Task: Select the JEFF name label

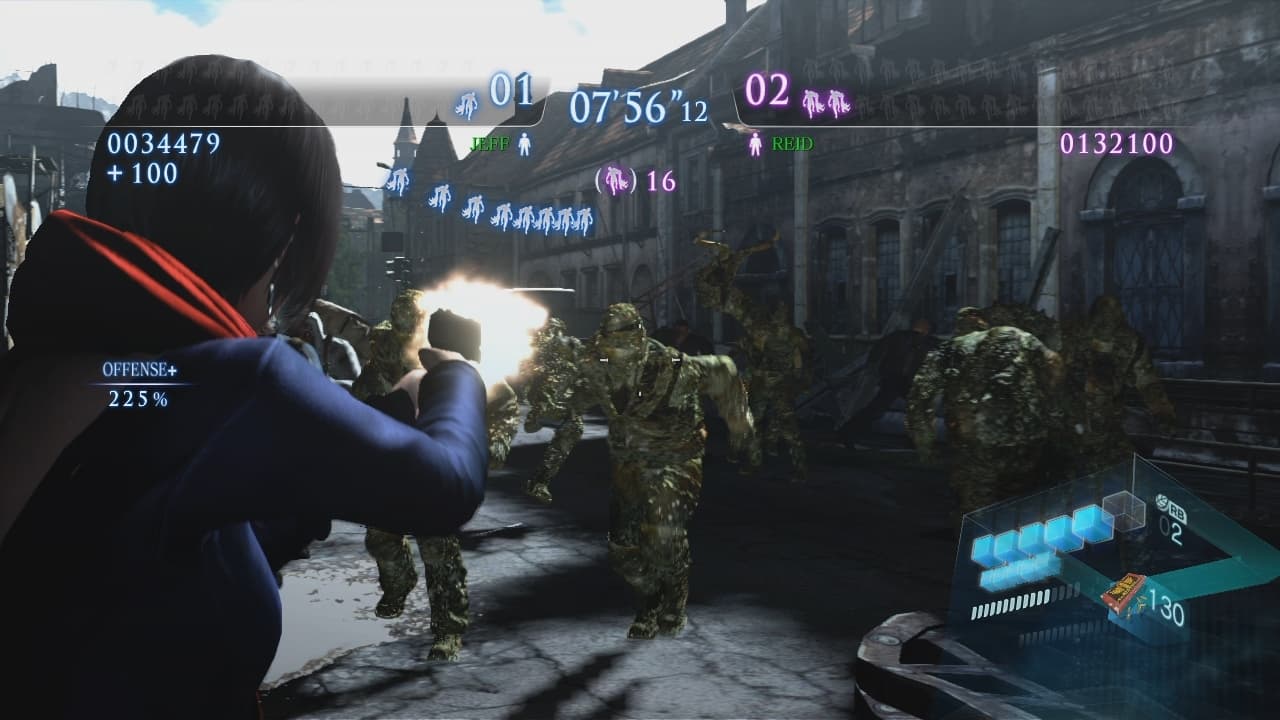Action: [492, 142]
